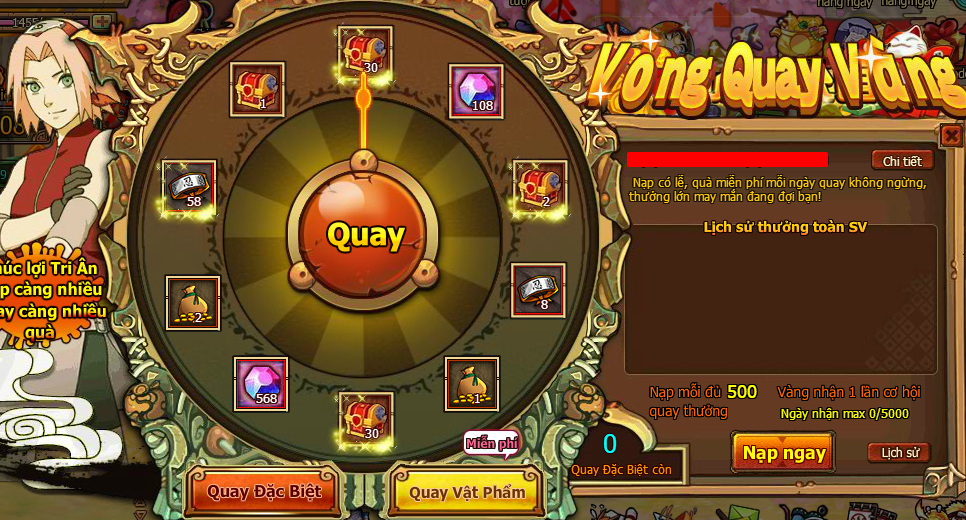
Task: Close the Vòng Quay Vàng panel
Action: pyautogui.click(x=951, y=135)
